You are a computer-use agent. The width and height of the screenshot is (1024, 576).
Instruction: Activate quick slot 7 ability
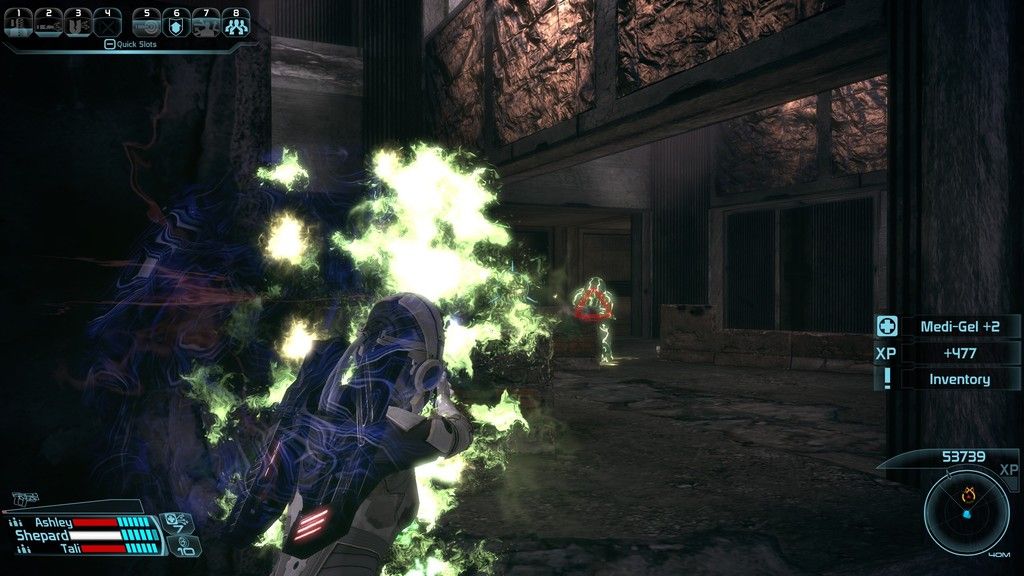206,24
